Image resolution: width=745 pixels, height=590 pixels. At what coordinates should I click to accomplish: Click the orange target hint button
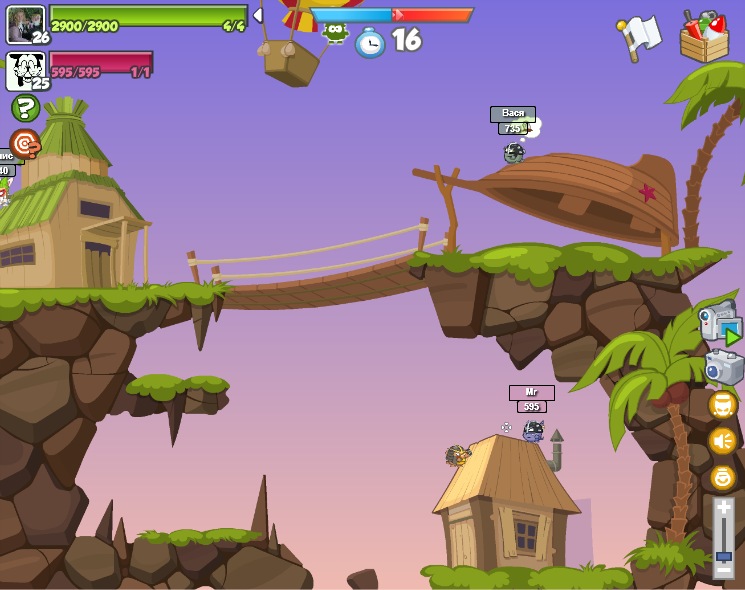point(25,143)
